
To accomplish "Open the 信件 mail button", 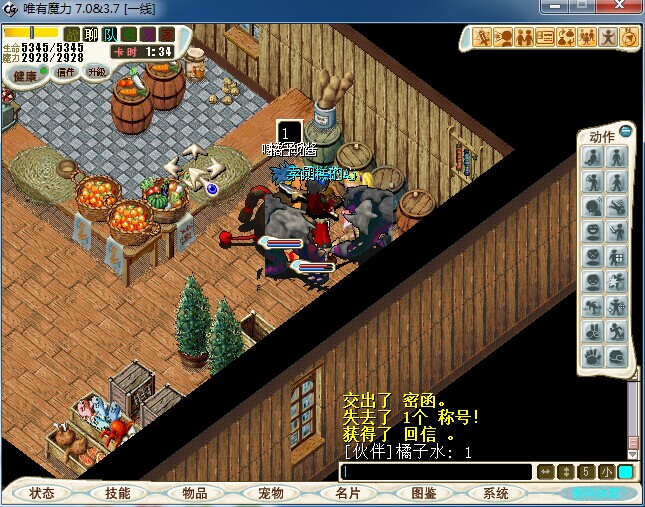I will 66,72.
